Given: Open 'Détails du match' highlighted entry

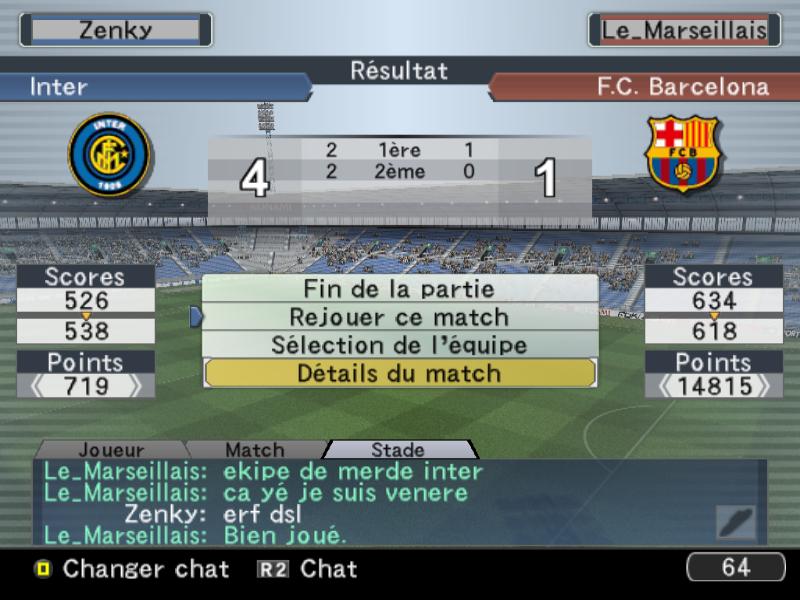Looking at the screenshot, I should coord(399,373).
